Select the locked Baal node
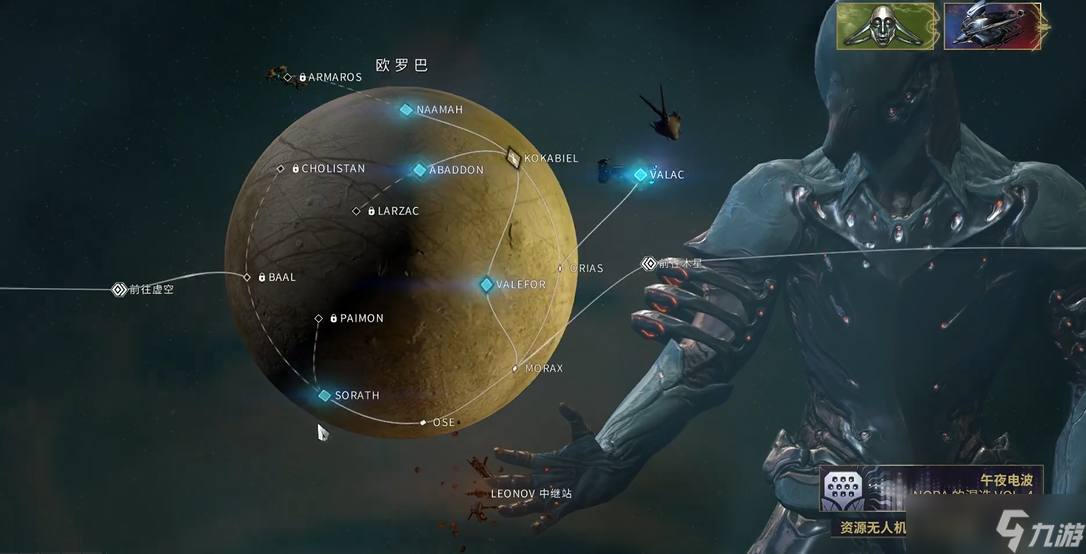This screenshot has height=554, width=1086. click(247, 277)
